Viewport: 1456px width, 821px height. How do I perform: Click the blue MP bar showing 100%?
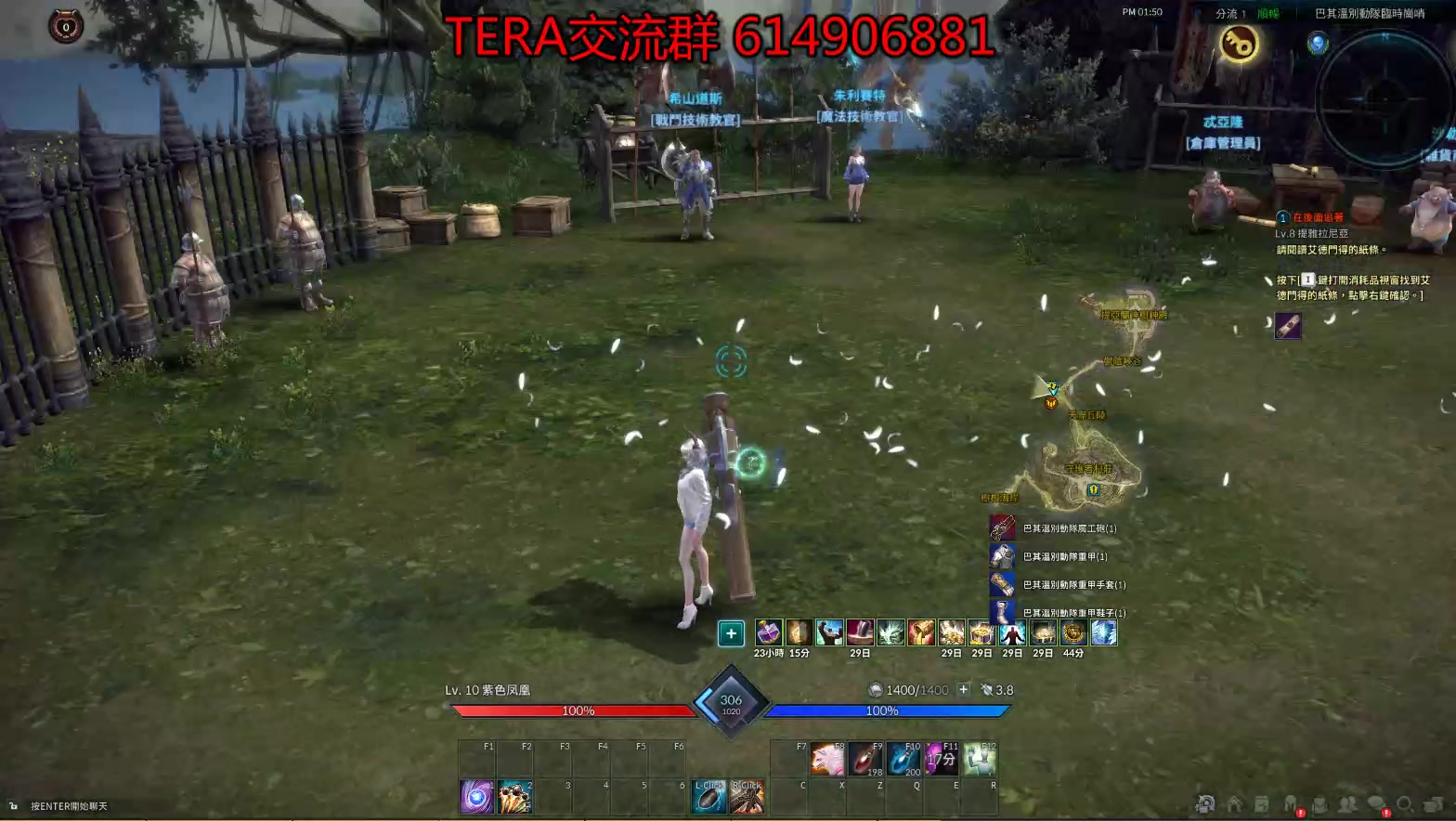click(882, 710)
